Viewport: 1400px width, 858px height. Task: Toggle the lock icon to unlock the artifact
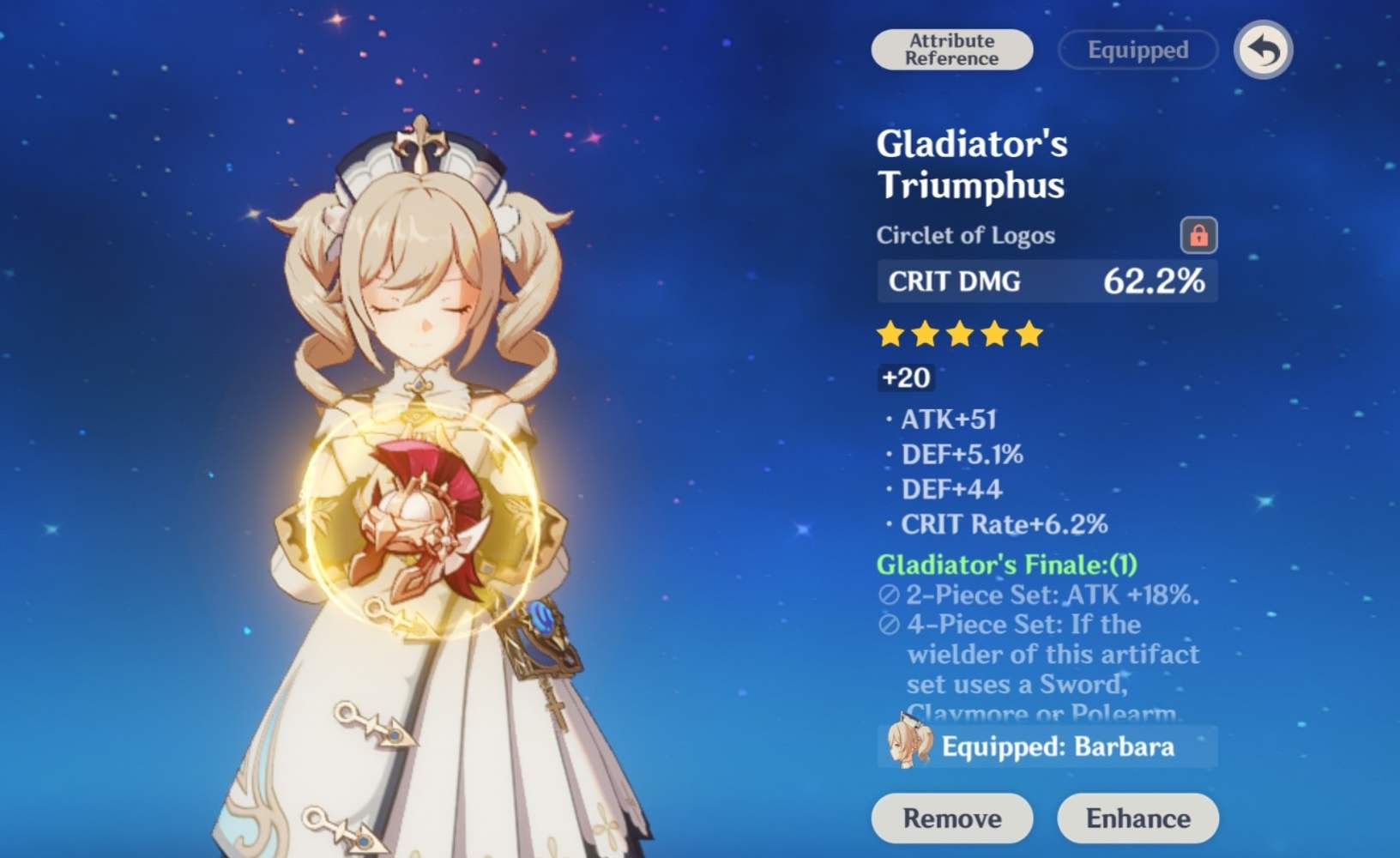point(1198,235)
